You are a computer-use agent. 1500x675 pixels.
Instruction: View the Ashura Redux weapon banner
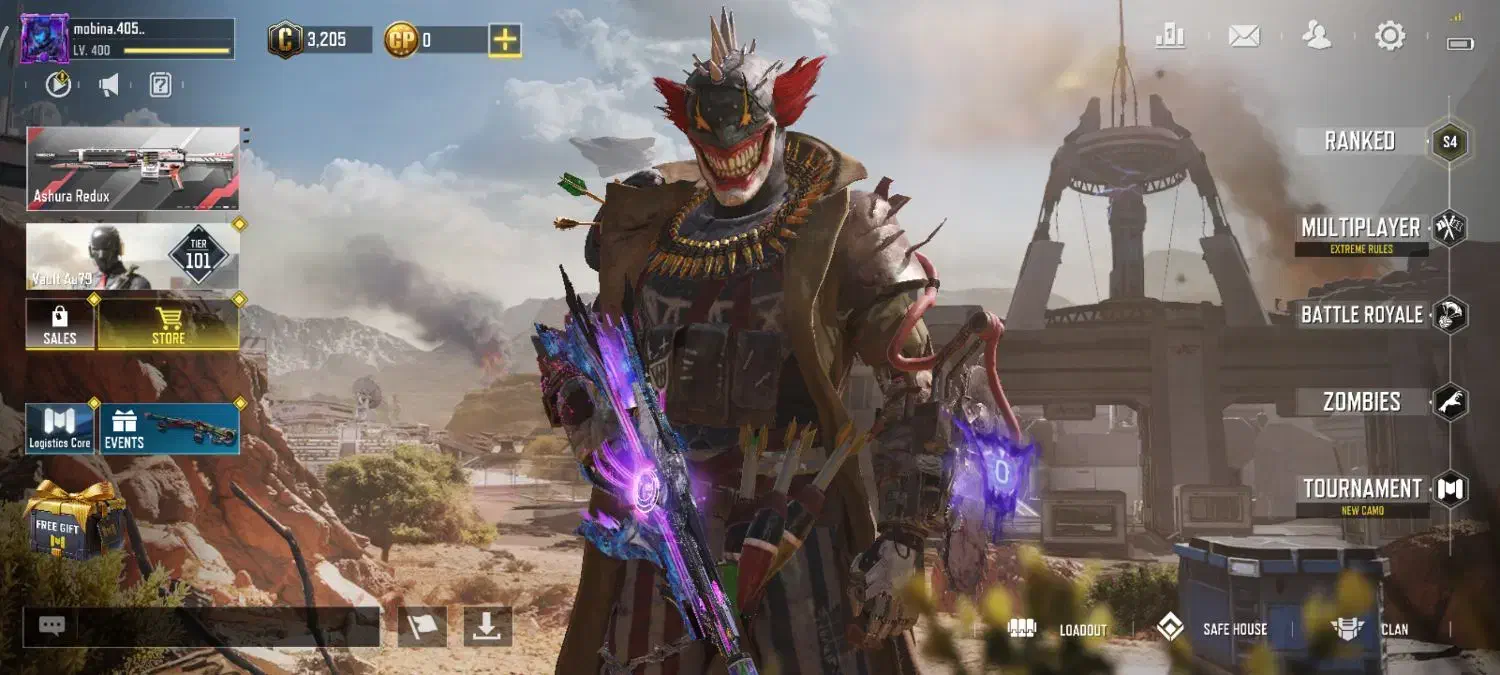click(x=133, y=168)
